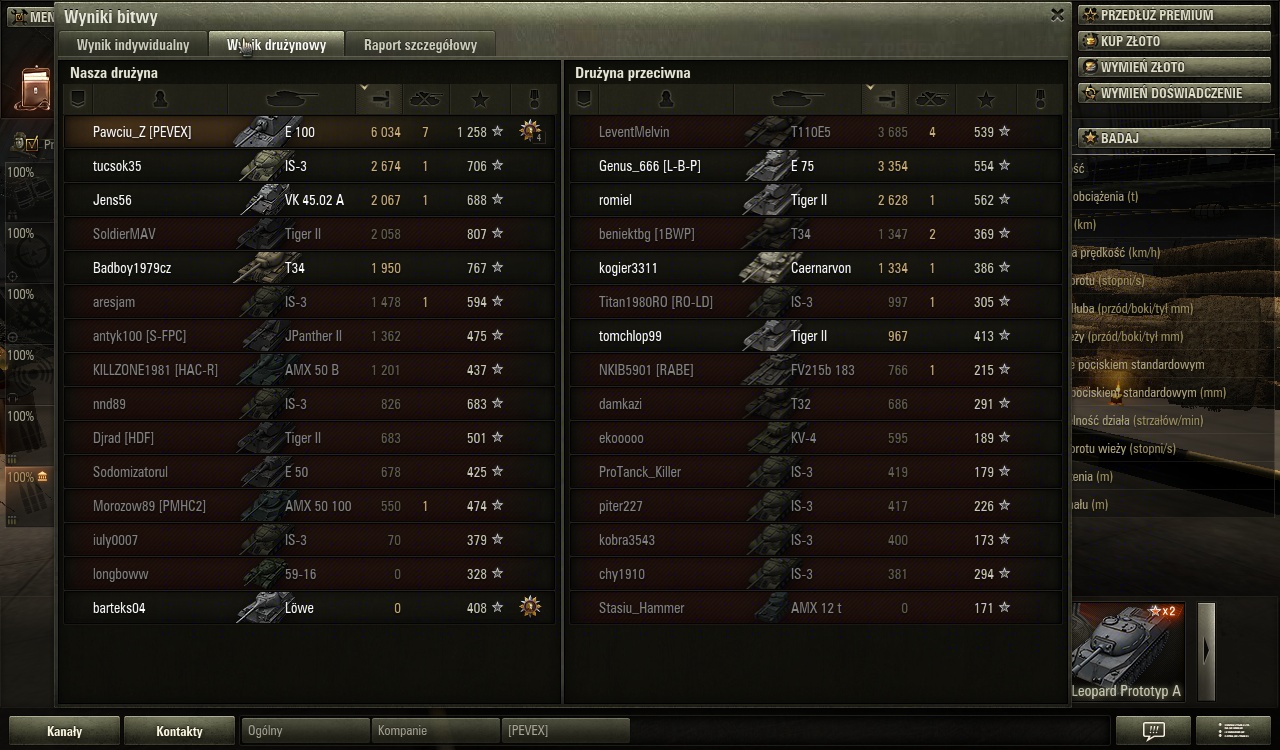This screenshot has width=1280, height=750.
Task: Click the Przedłuż Premium button
Action: (1173, 15)
